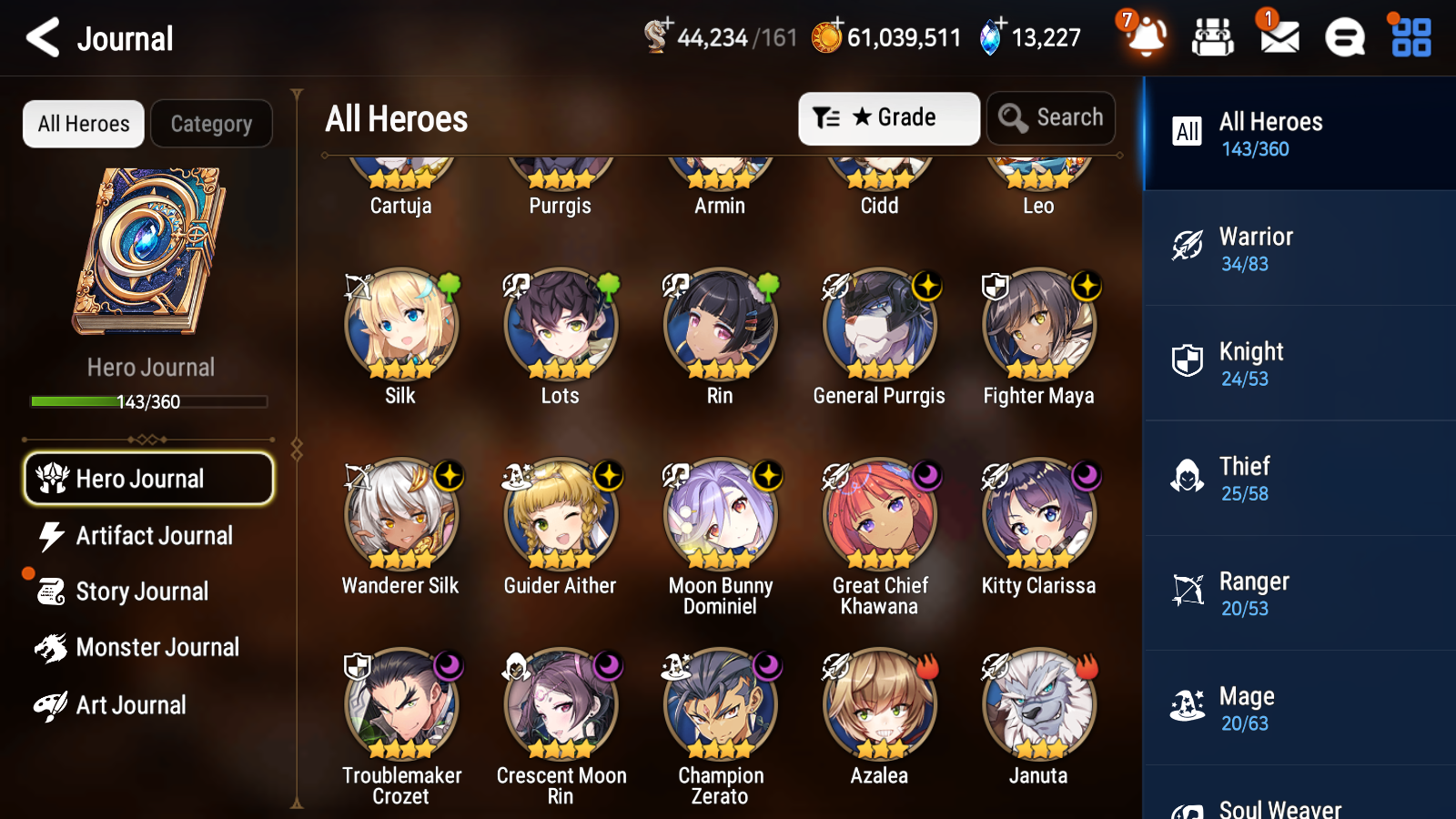The width and height of the screenshot is (1456, 819).
Task: Open the mailbox with unread message
Action: (1278, 38)
